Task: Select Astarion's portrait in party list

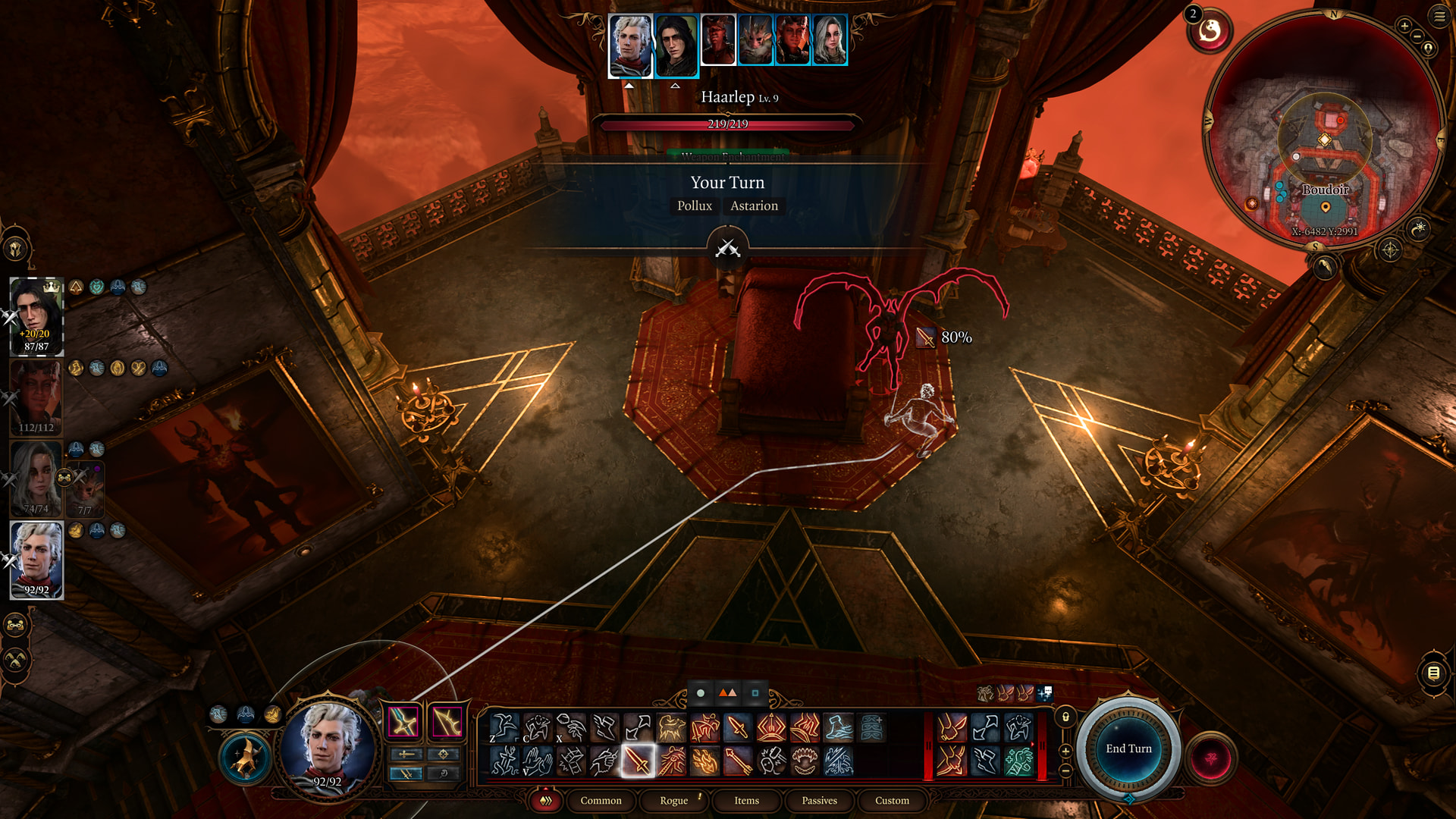Action: tap(36, 560)
